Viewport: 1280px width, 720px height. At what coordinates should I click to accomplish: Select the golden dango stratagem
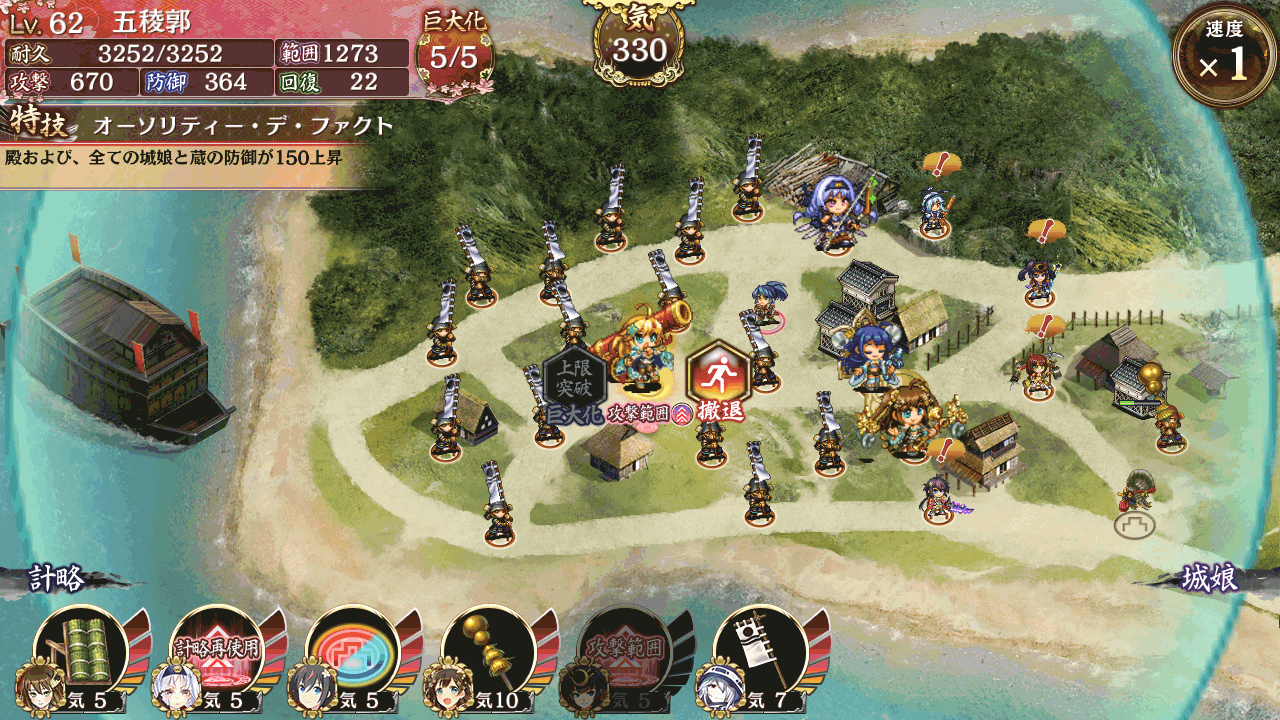pyautogui.click(x=488, y=651)
